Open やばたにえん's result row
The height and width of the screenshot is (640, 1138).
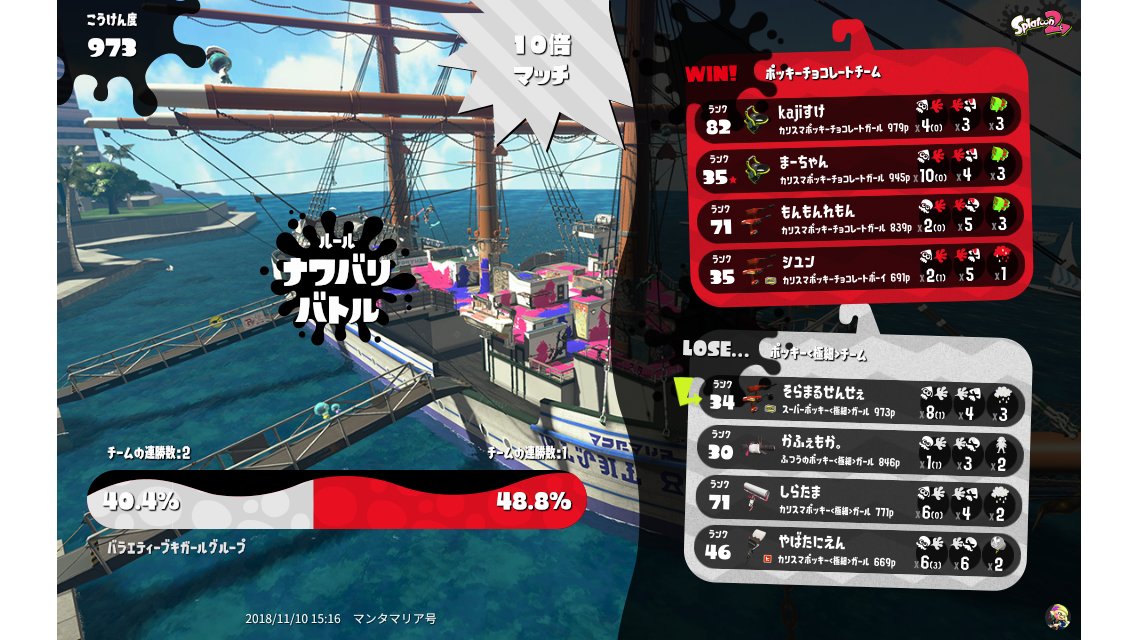coord(858,550)
